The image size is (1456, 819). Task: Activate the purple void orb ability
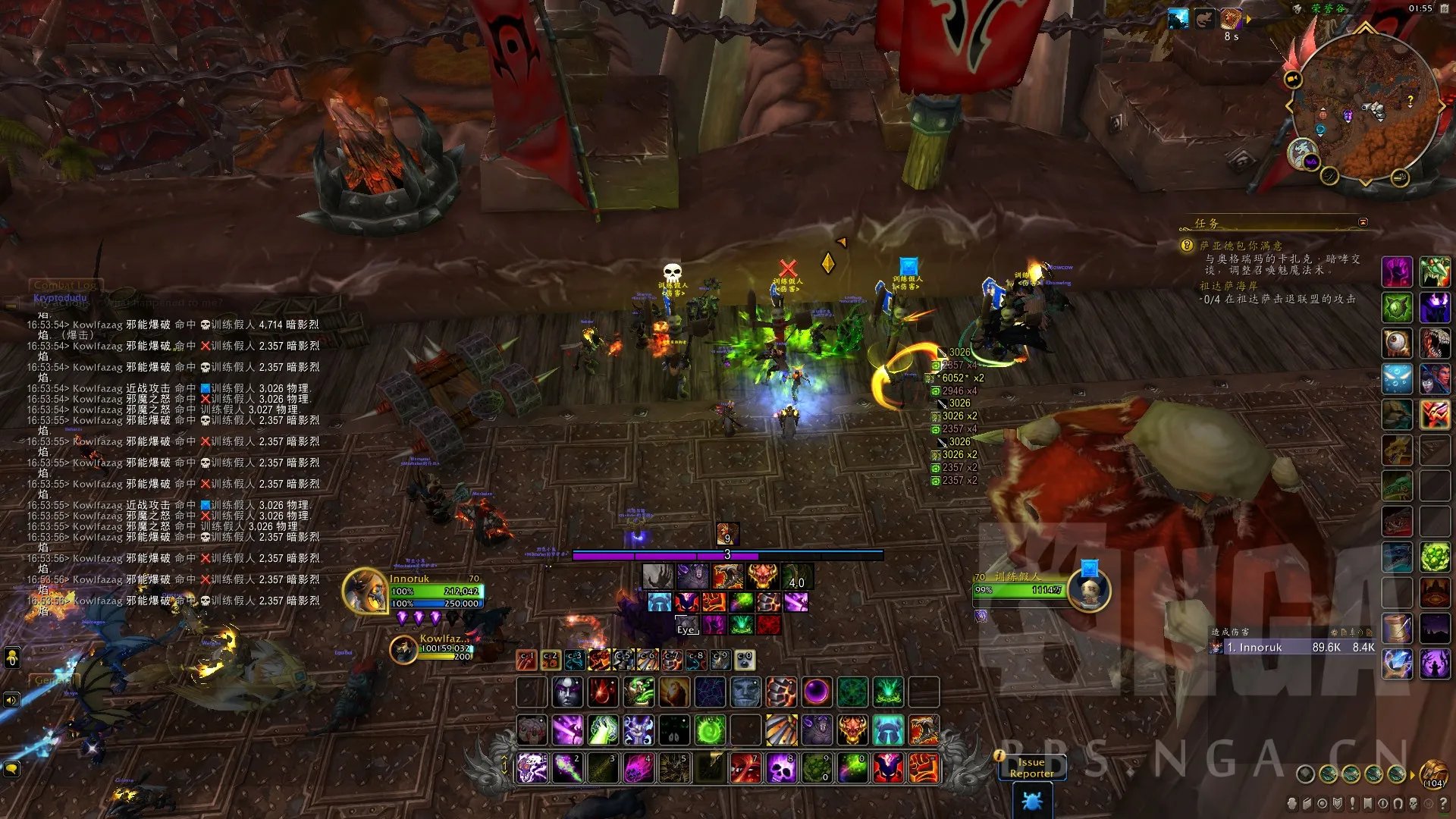pyautogui.click(x=816, y=692)
